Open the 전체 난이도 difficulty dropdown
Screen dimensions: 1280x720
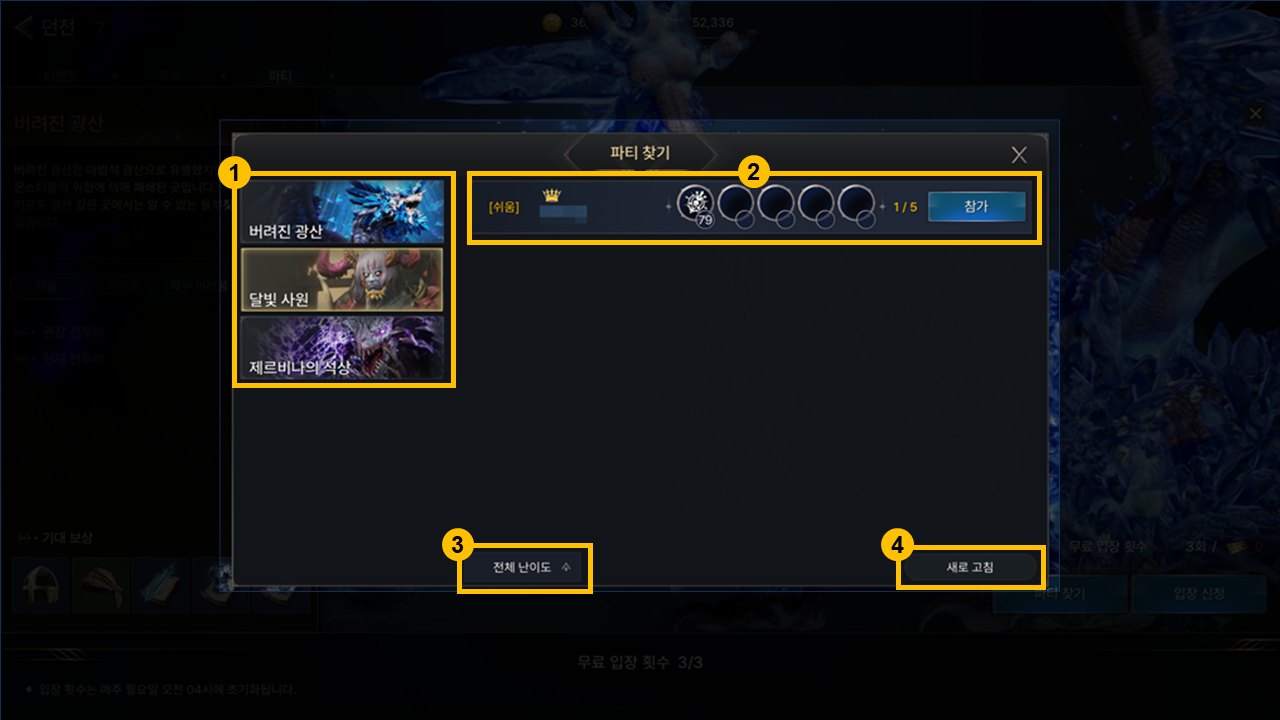tap(530, 567)
